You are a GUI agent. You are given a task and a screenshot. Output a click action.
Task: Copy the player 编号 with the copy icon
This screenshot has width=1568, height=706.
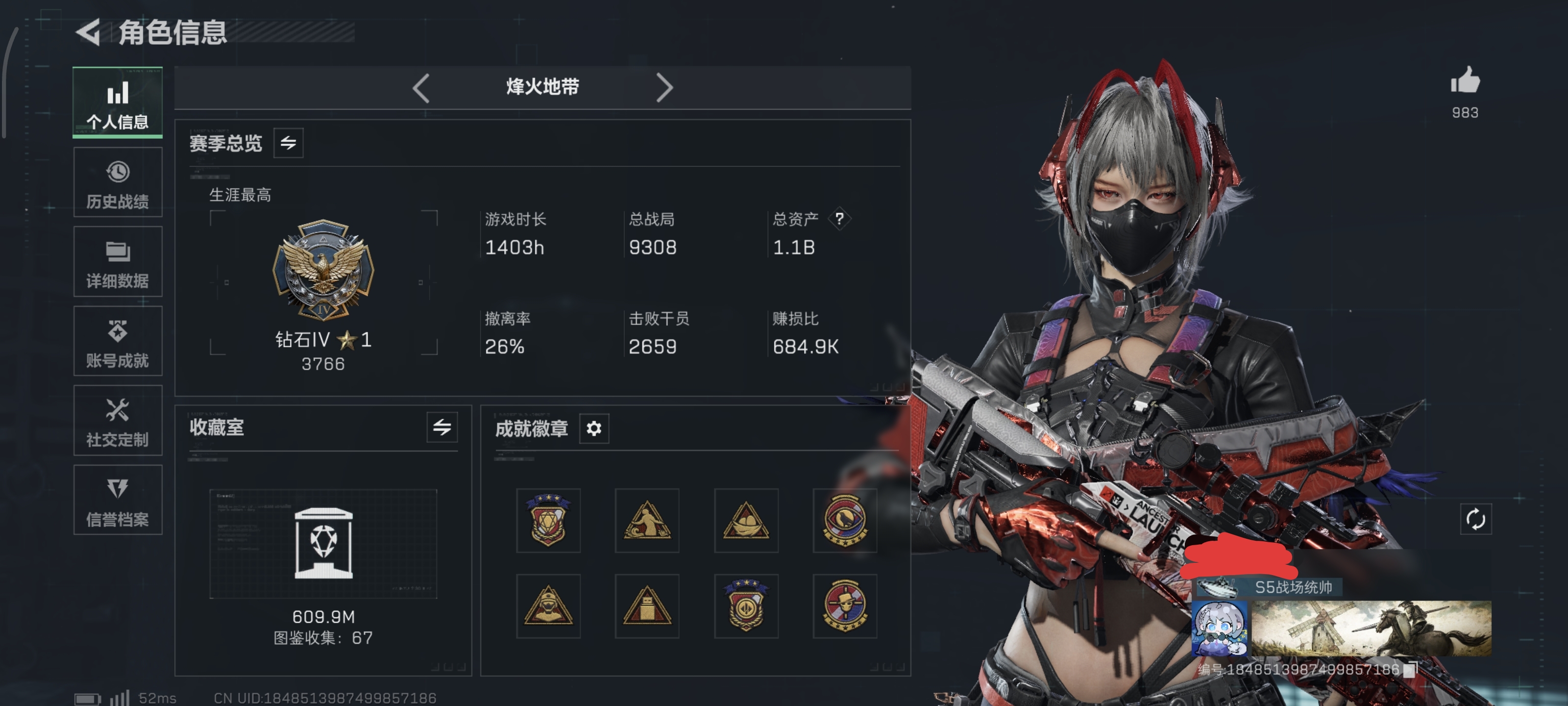click(1410, 670)
